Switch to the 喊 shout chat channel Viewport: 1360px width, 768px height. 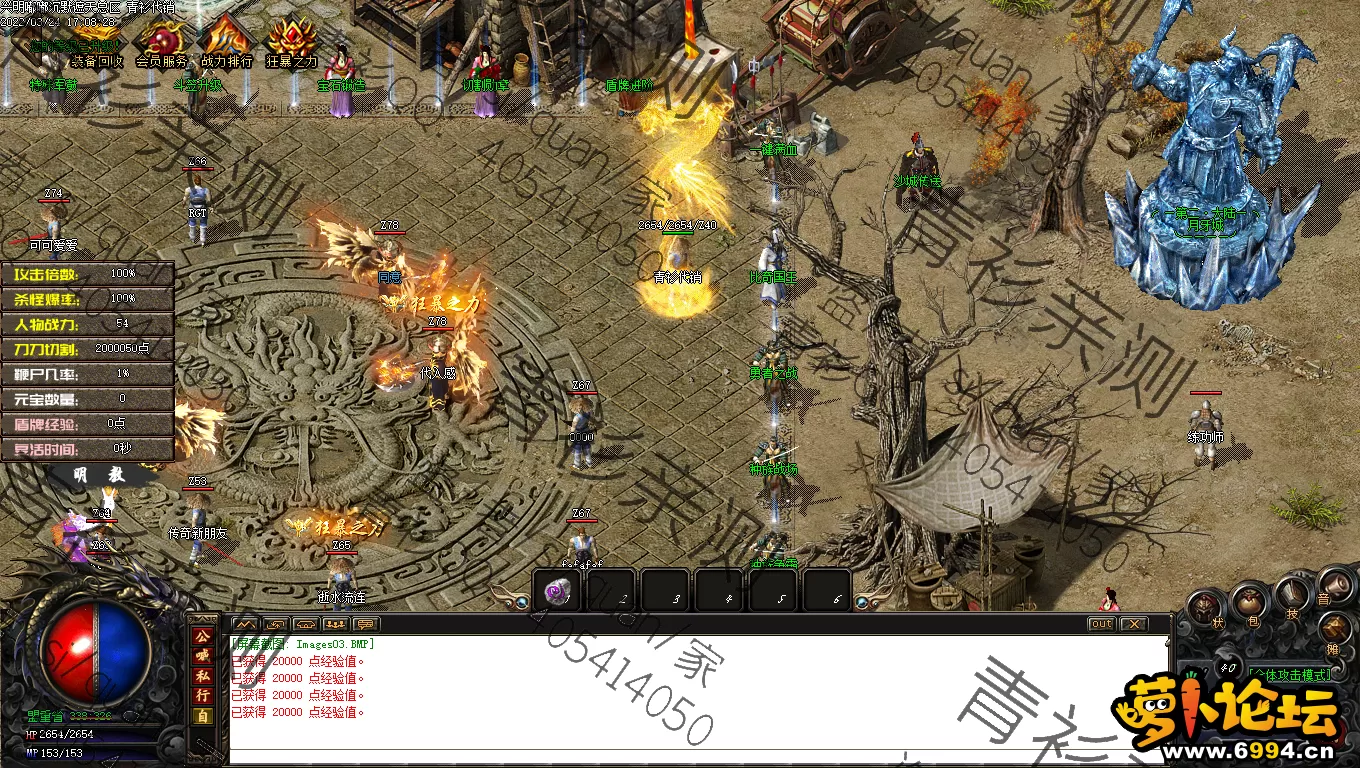coord(202,656)
